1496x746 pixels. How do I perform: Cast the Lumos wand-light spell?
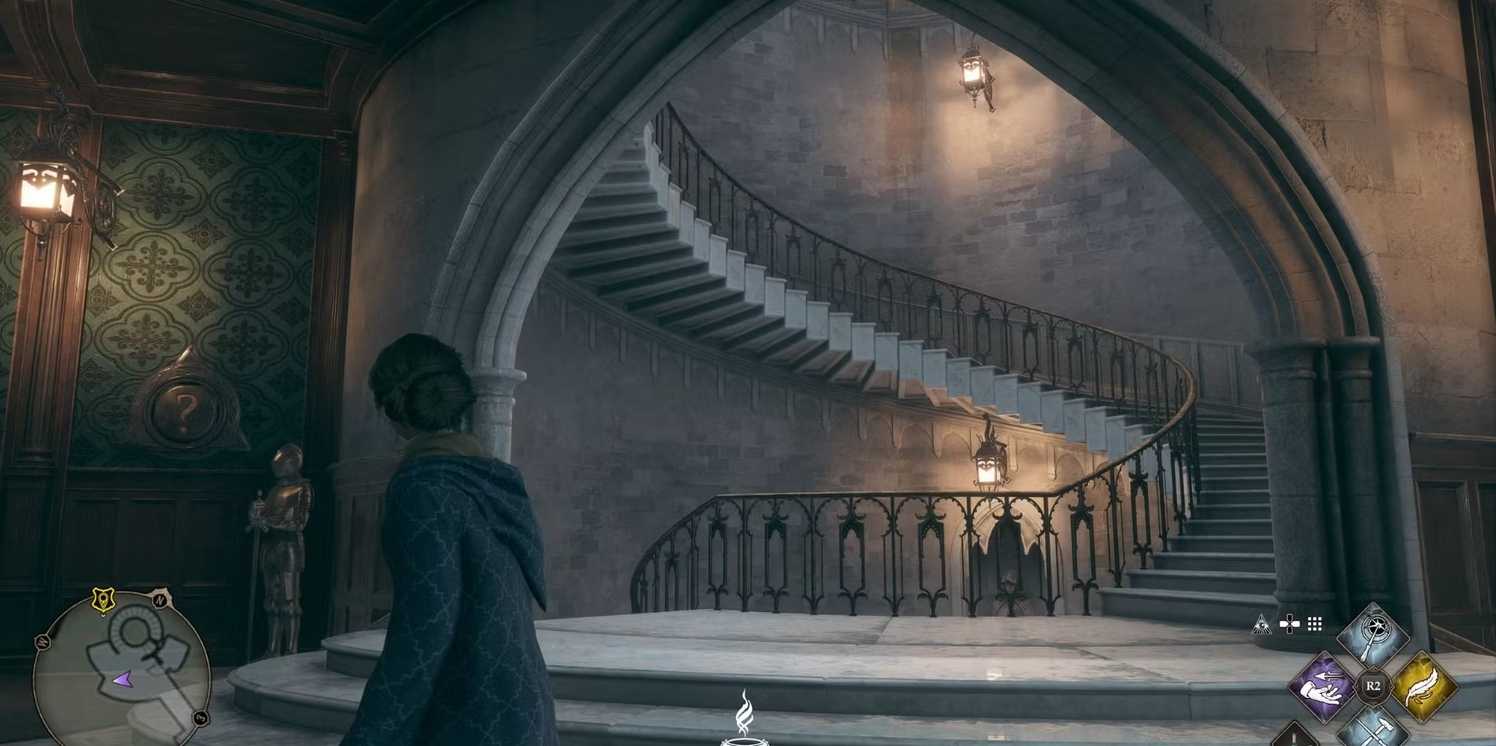pyautogui.click(x=1372, y=636)
